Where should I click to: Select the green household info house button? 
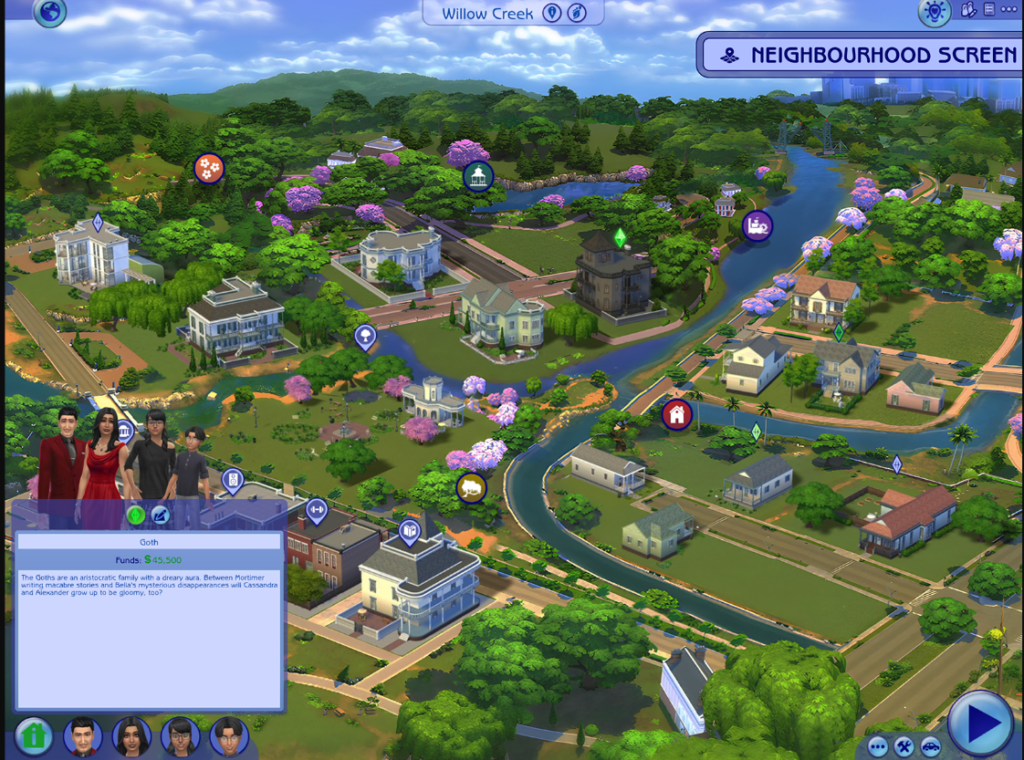tap(34, 736)
